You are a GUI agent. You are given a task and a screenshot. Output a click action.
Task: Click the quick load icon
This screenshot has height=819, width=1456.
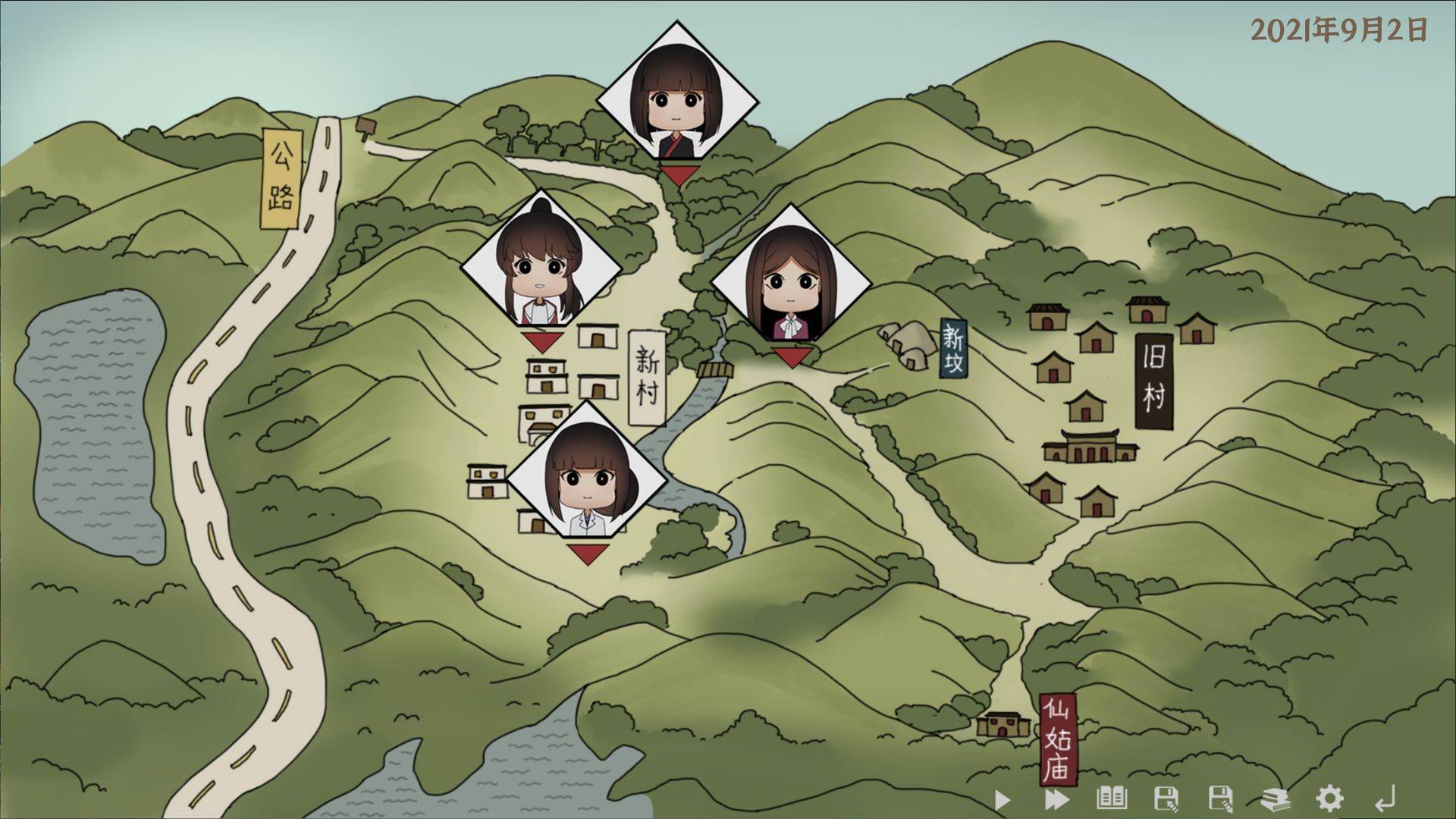pyautogui.click(x=1220, y=798)
